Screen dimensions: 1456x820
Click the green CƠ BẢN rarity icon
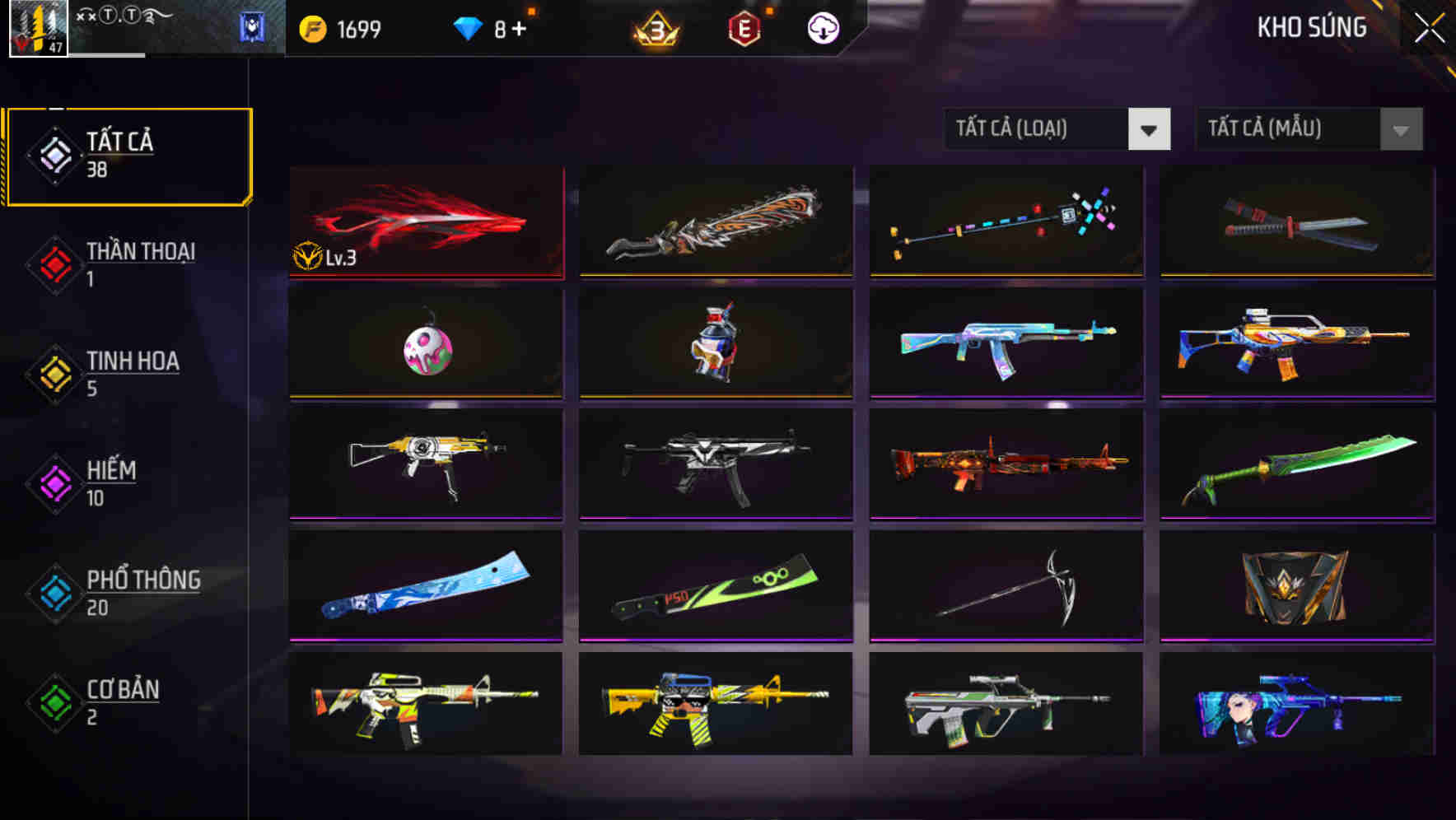click(x=54, y=701)
